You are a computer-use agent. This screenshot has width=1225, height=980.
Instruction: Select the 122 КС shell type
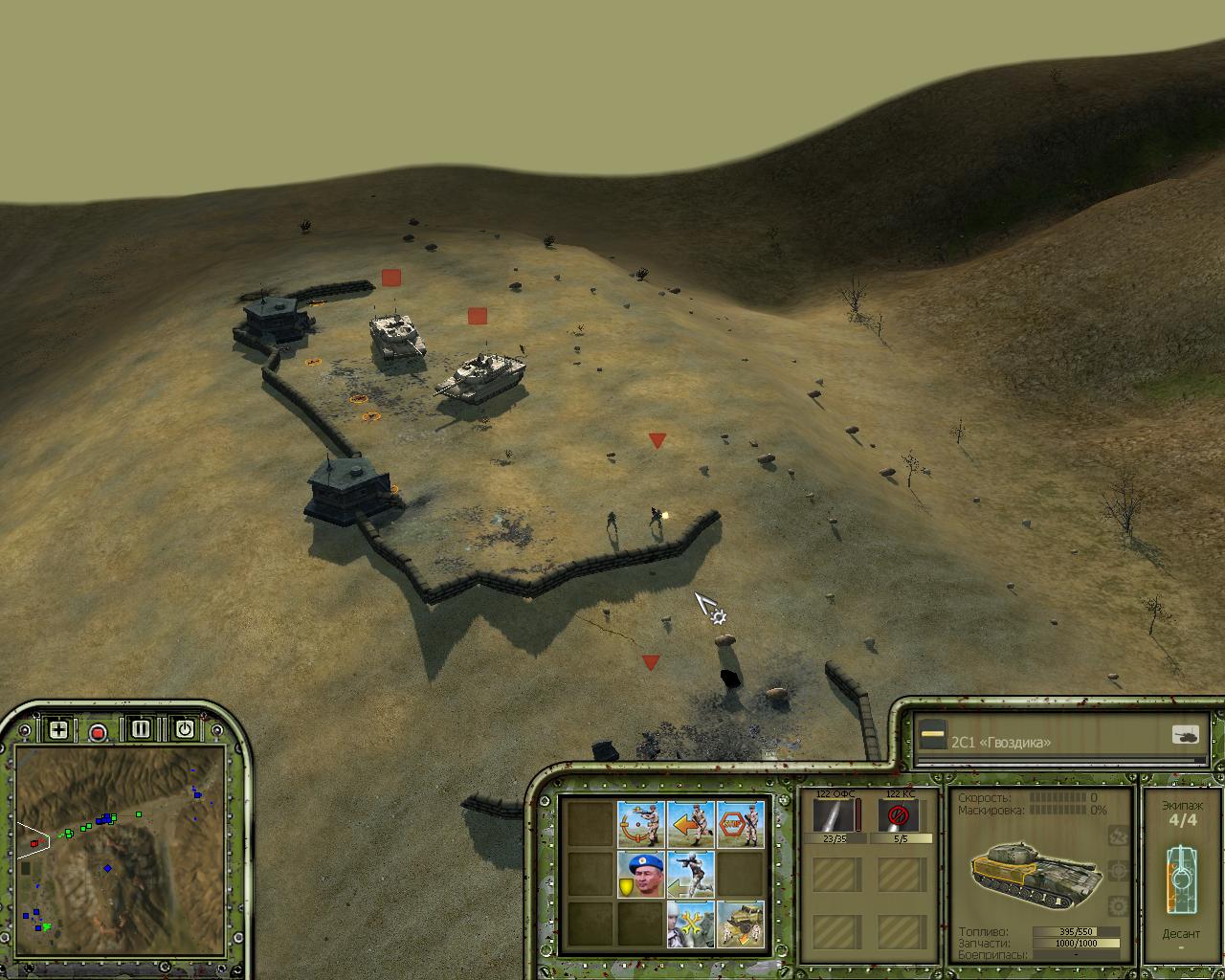coord(900,816)
